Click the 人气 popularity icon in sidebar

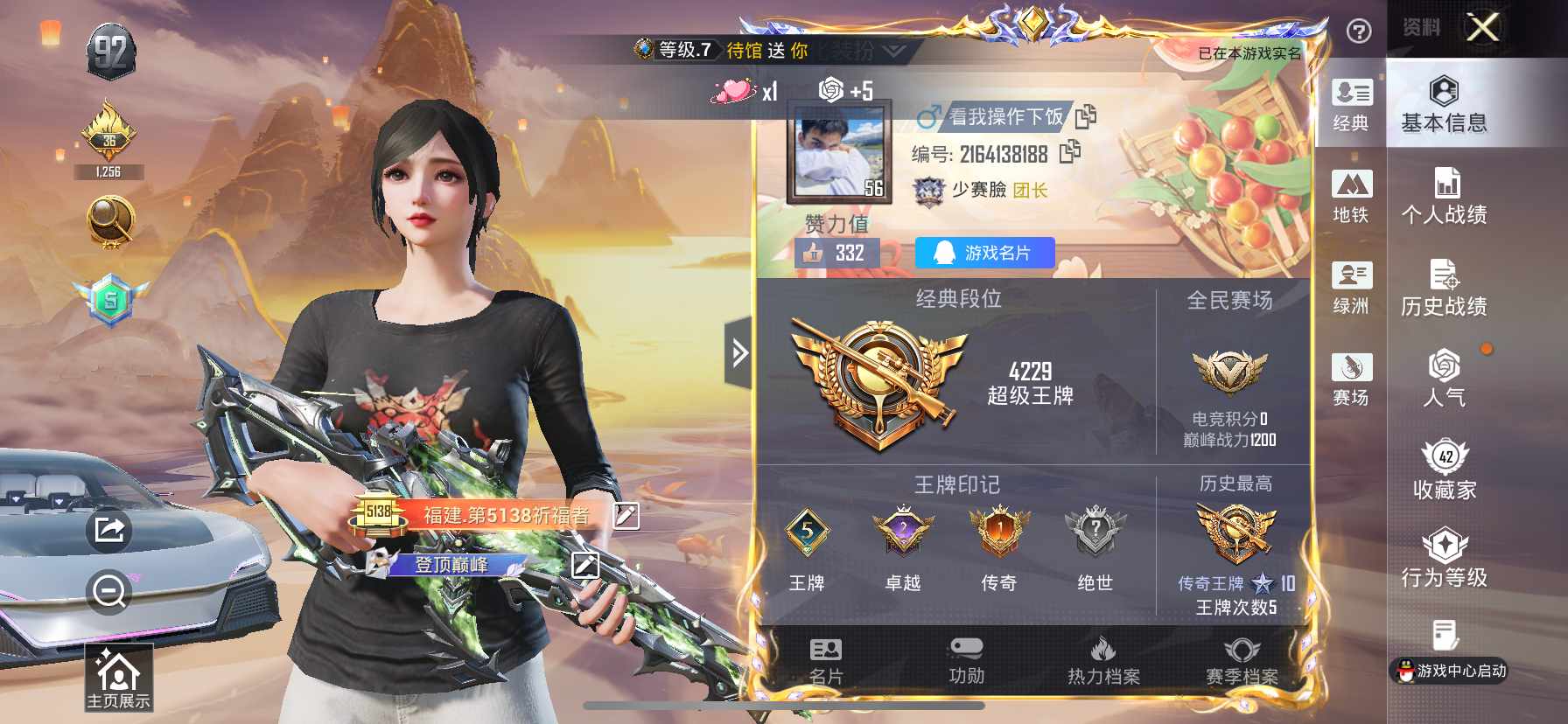(1445, 373)
